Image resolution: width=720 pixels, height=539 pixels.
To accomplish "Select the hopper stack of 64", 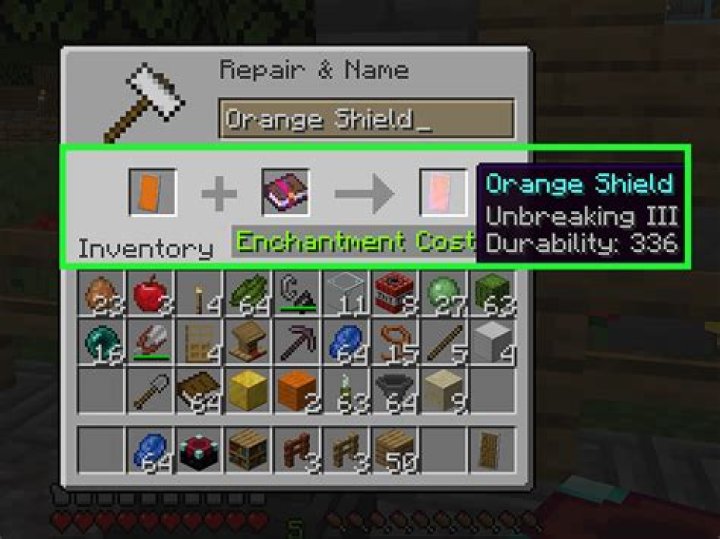I will (394, 392).
